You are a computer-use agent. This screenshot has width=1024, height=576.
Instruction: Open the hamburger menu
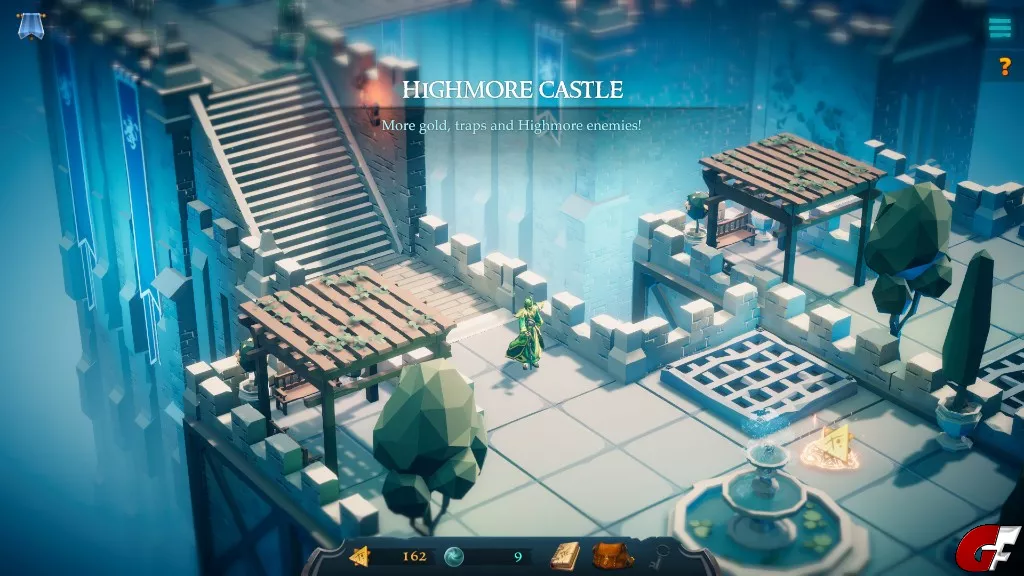tap(1000, 28)
